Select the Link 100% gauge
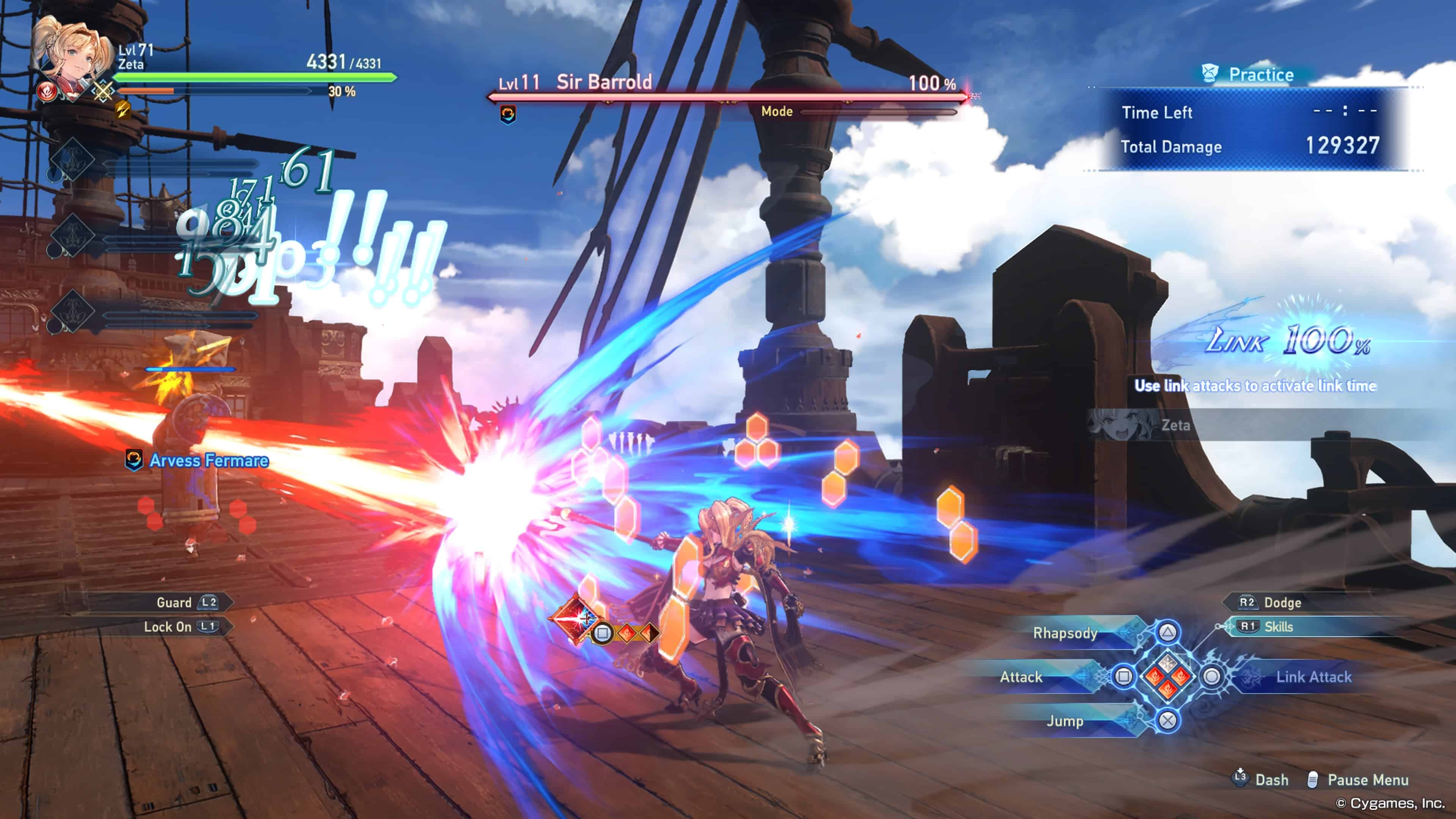Screen dimensions: 1456x819 pos(1289,340)
